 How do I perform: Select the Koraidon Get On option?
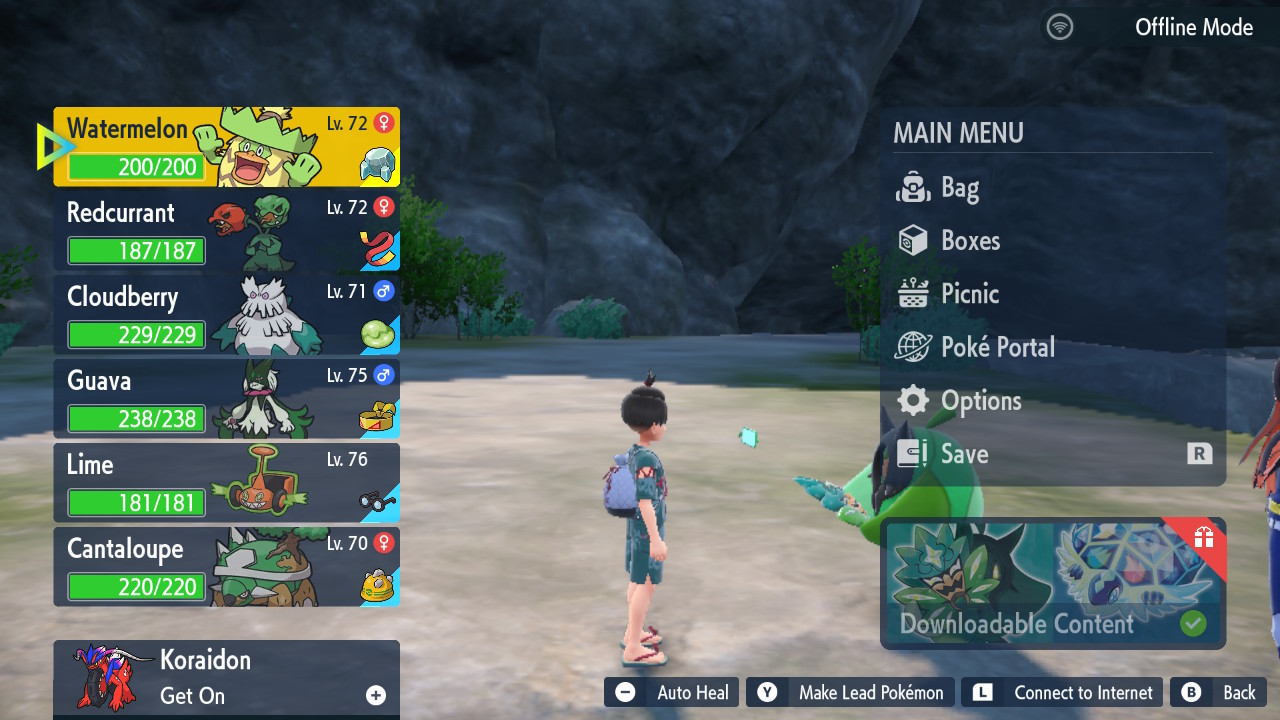227,678
